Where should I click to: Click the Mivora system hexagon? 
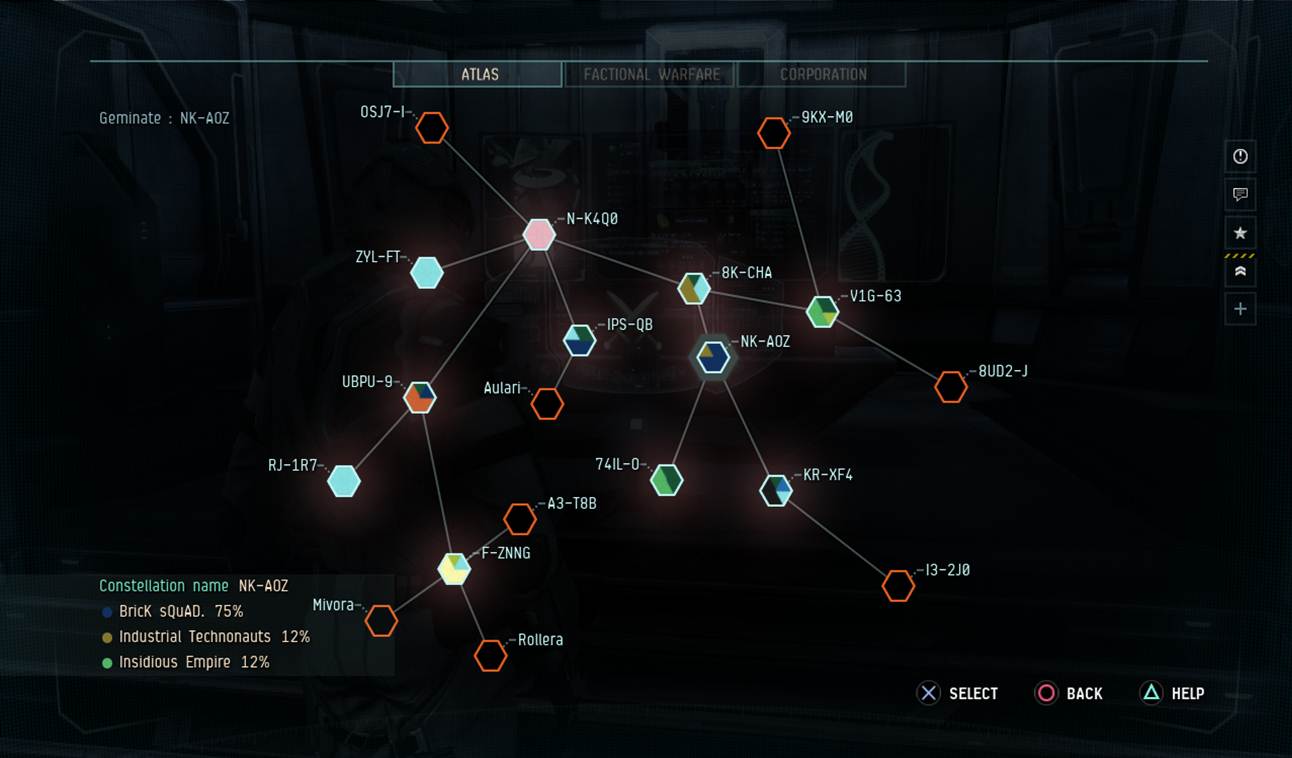click(x=382, y=620)
